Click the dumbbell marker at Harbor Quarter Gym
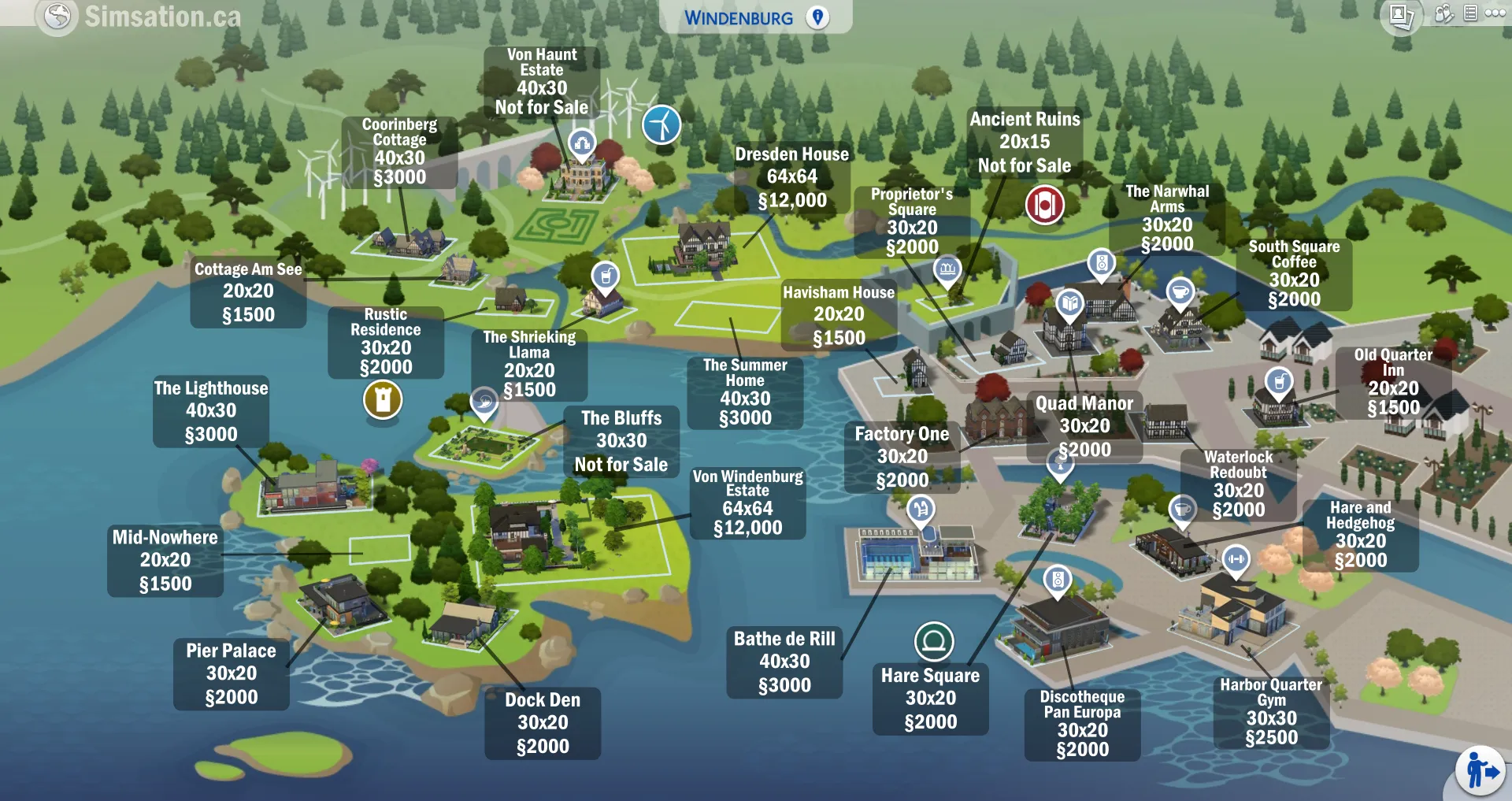1512x801 pixels. coord(1236,558)
